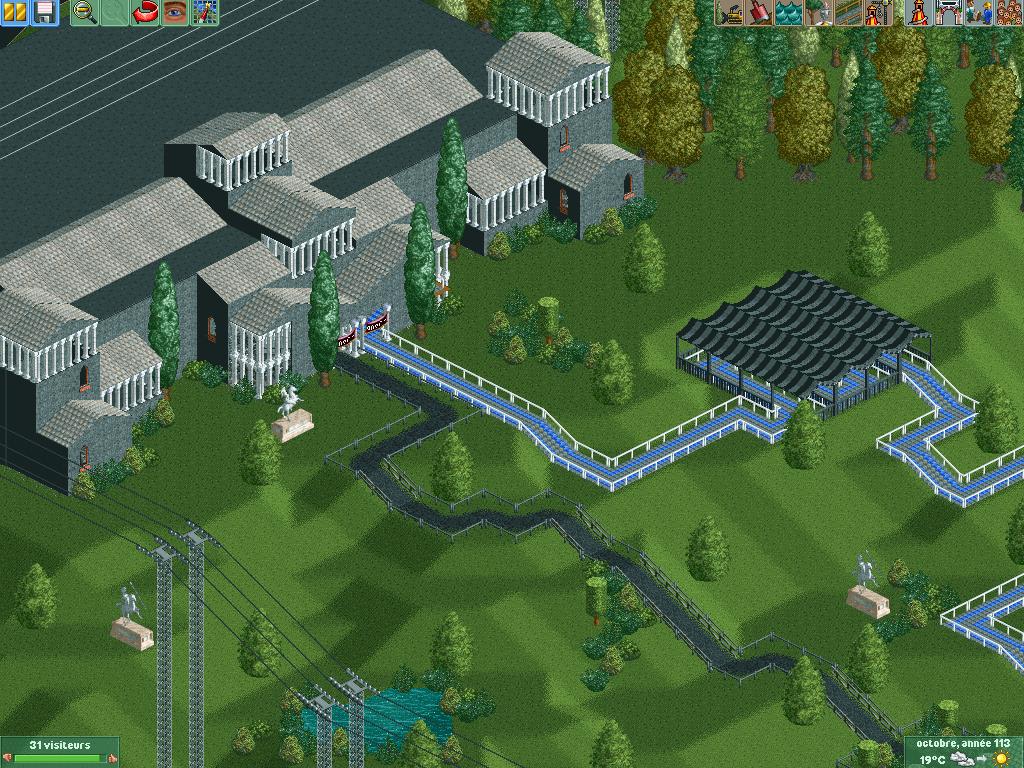This screenshot has width=1024, height=768.
Task: Pause the game with the pause button
Action: [14, 13]
